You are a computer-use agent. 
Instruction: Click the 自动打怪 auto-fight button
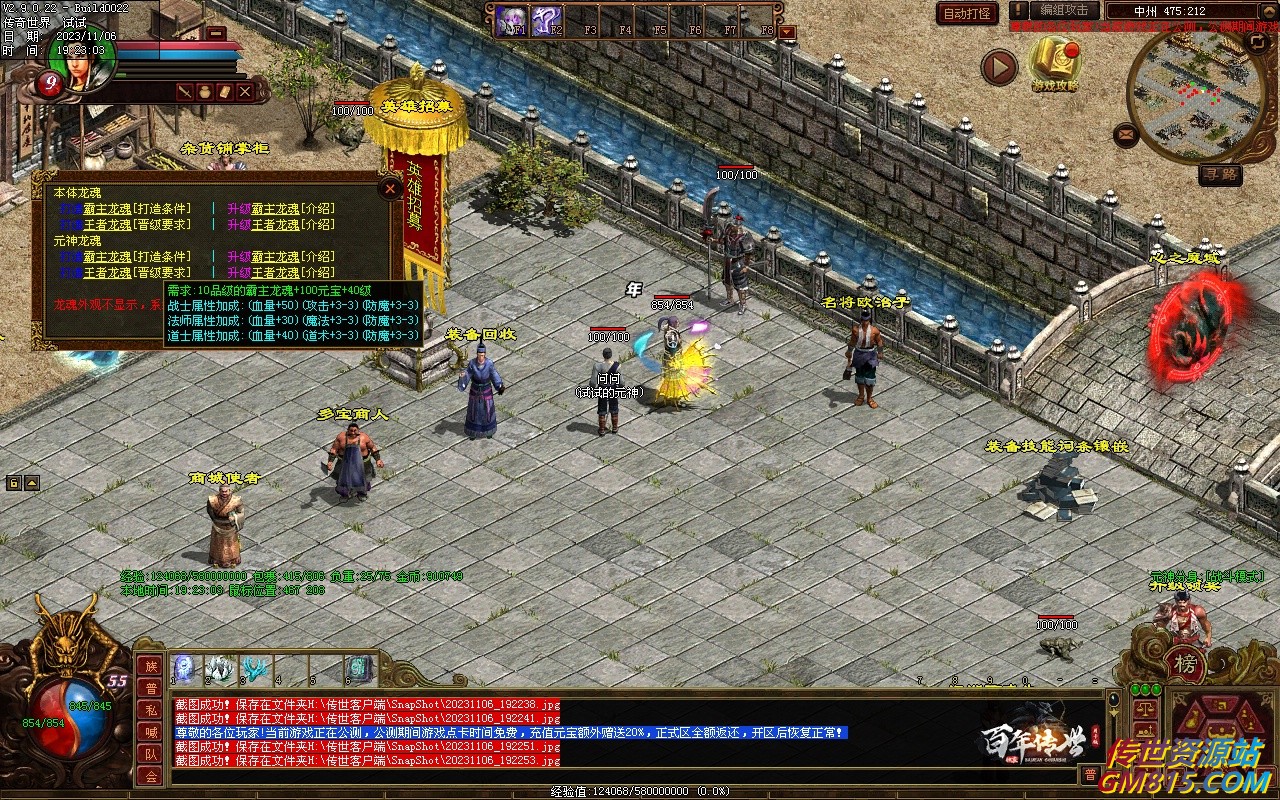coord(967,13)
